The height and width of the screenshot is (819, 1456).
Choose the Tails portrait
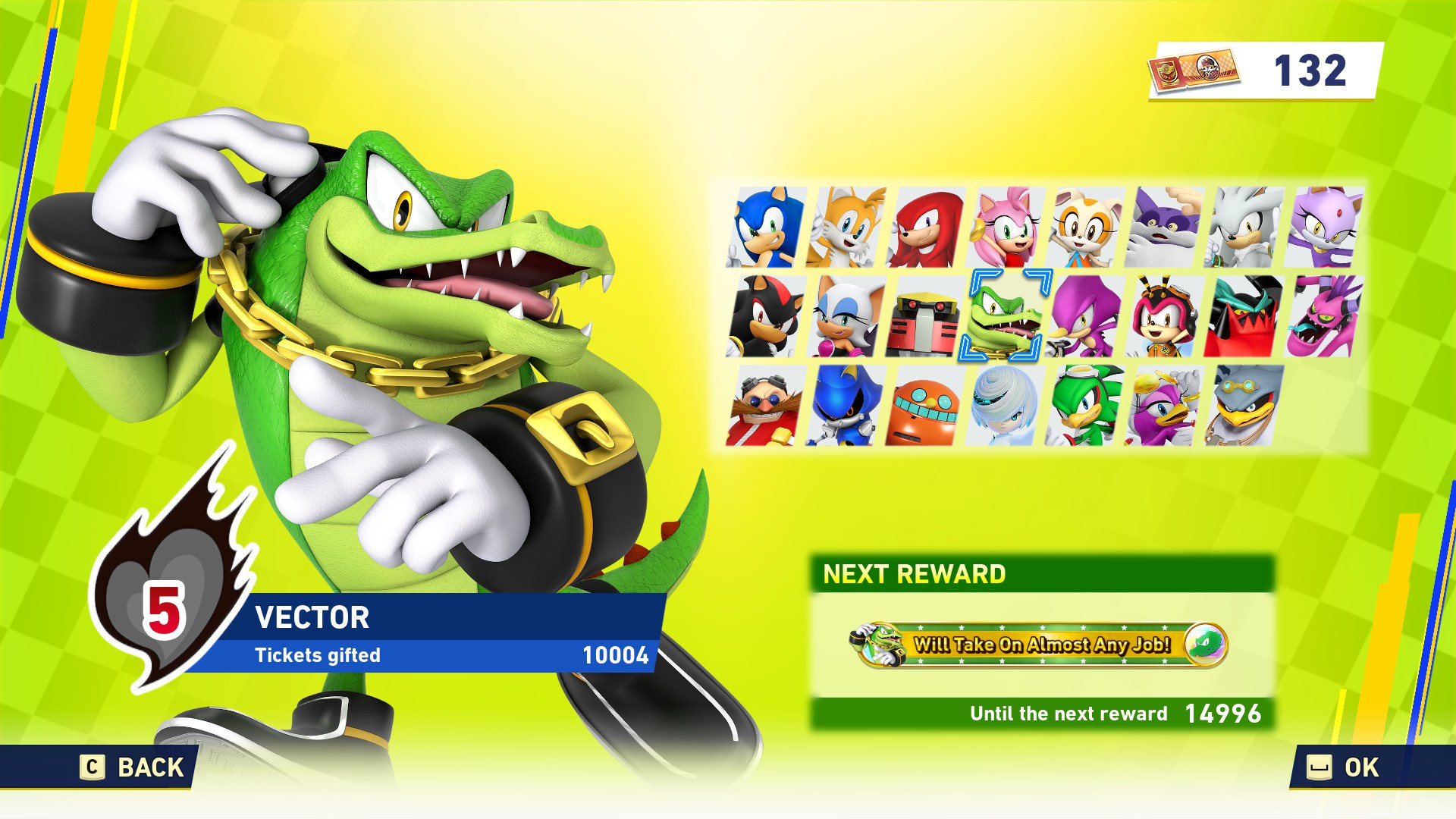pyautogui.click(x=846, y=227)
